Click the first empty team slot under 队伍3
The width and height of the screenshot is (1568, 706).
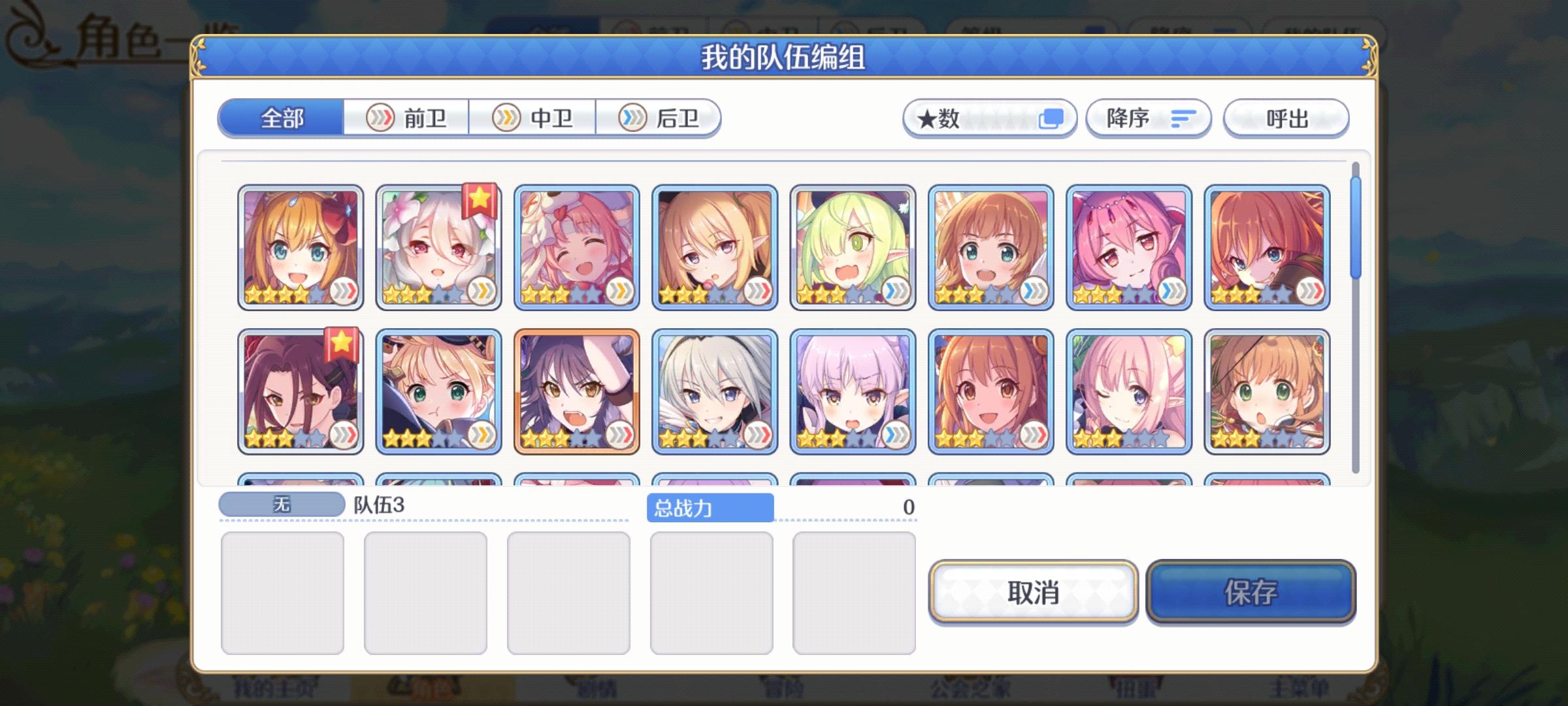coord(284,592)
